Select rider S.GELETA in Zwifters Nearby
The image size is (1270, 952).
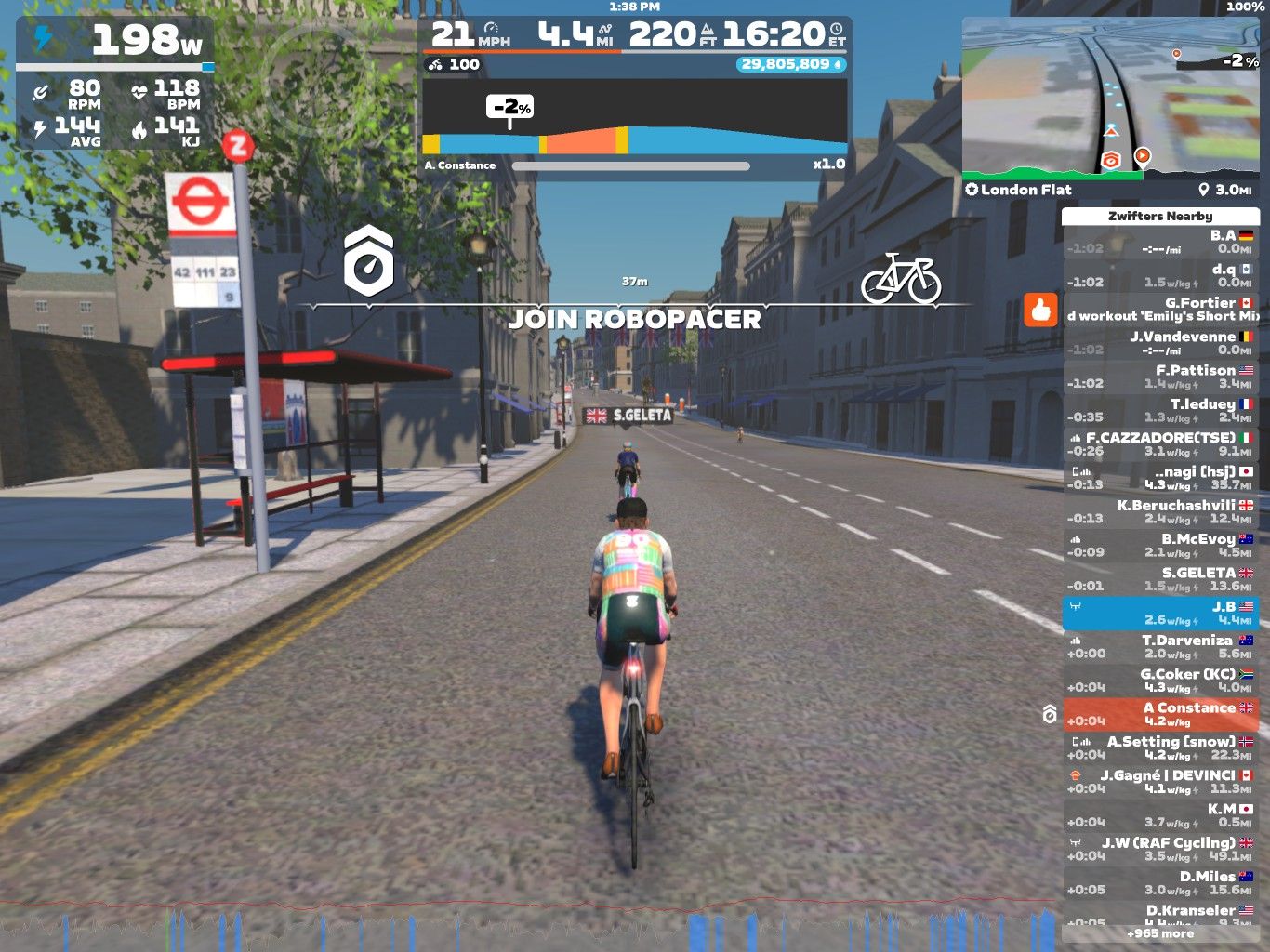pyautogui.click(x=1160, y=579)
